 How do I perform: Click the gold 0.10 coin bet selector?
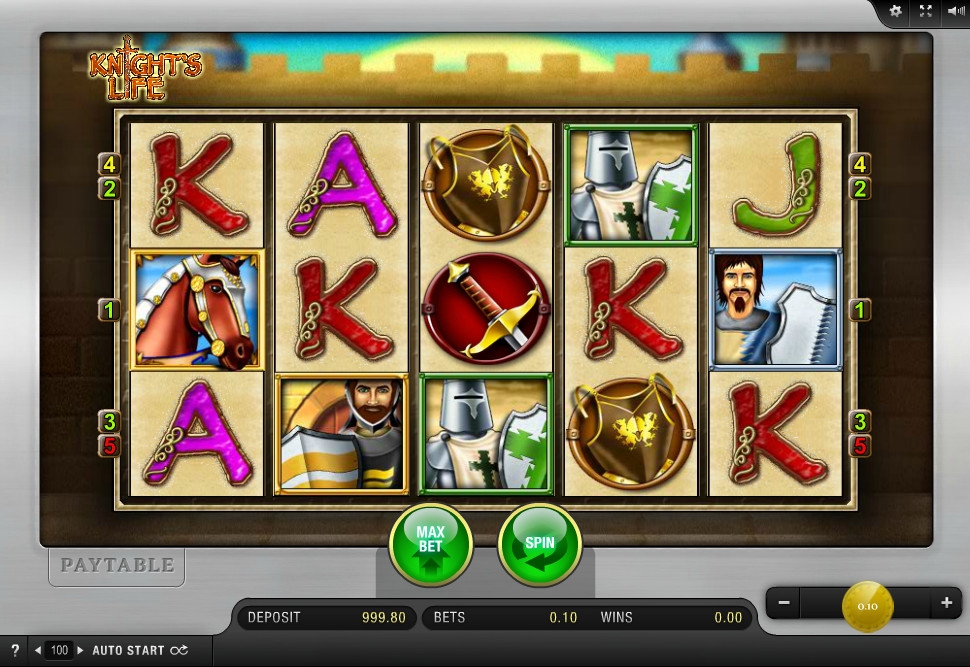(867, 605)
